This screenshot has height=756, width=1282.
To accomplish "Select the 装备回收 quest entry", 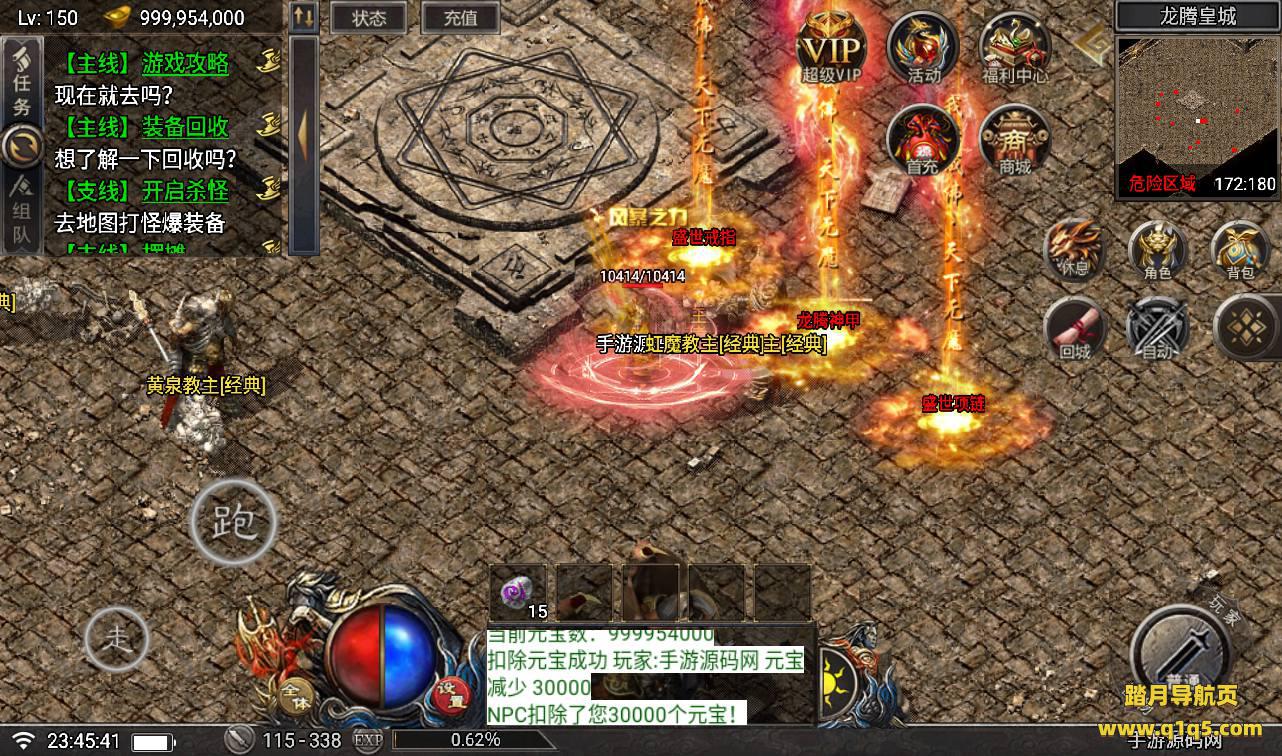I will (185, 127).
